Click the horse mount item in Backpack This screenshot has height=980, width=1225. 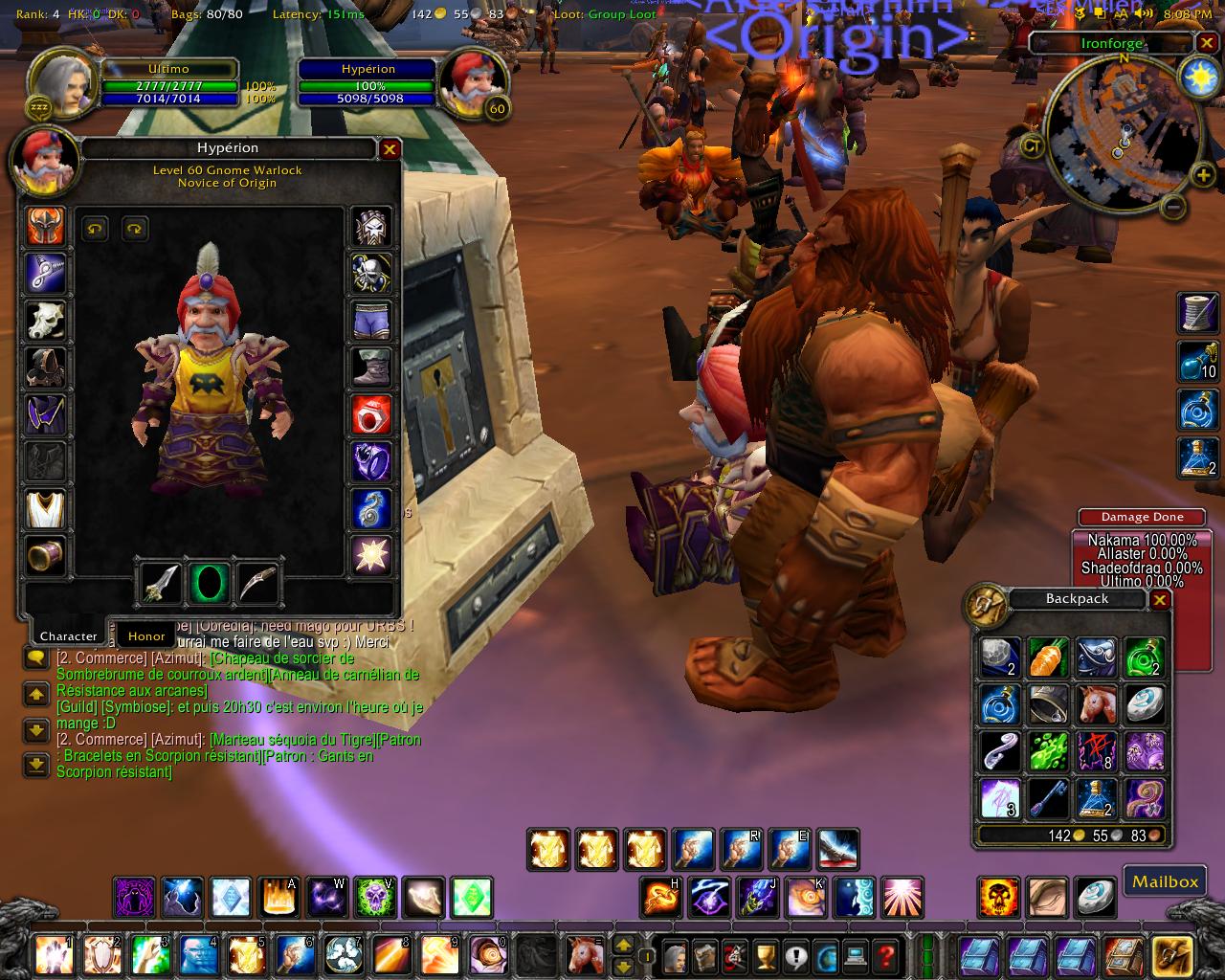tap(1096, 704)
